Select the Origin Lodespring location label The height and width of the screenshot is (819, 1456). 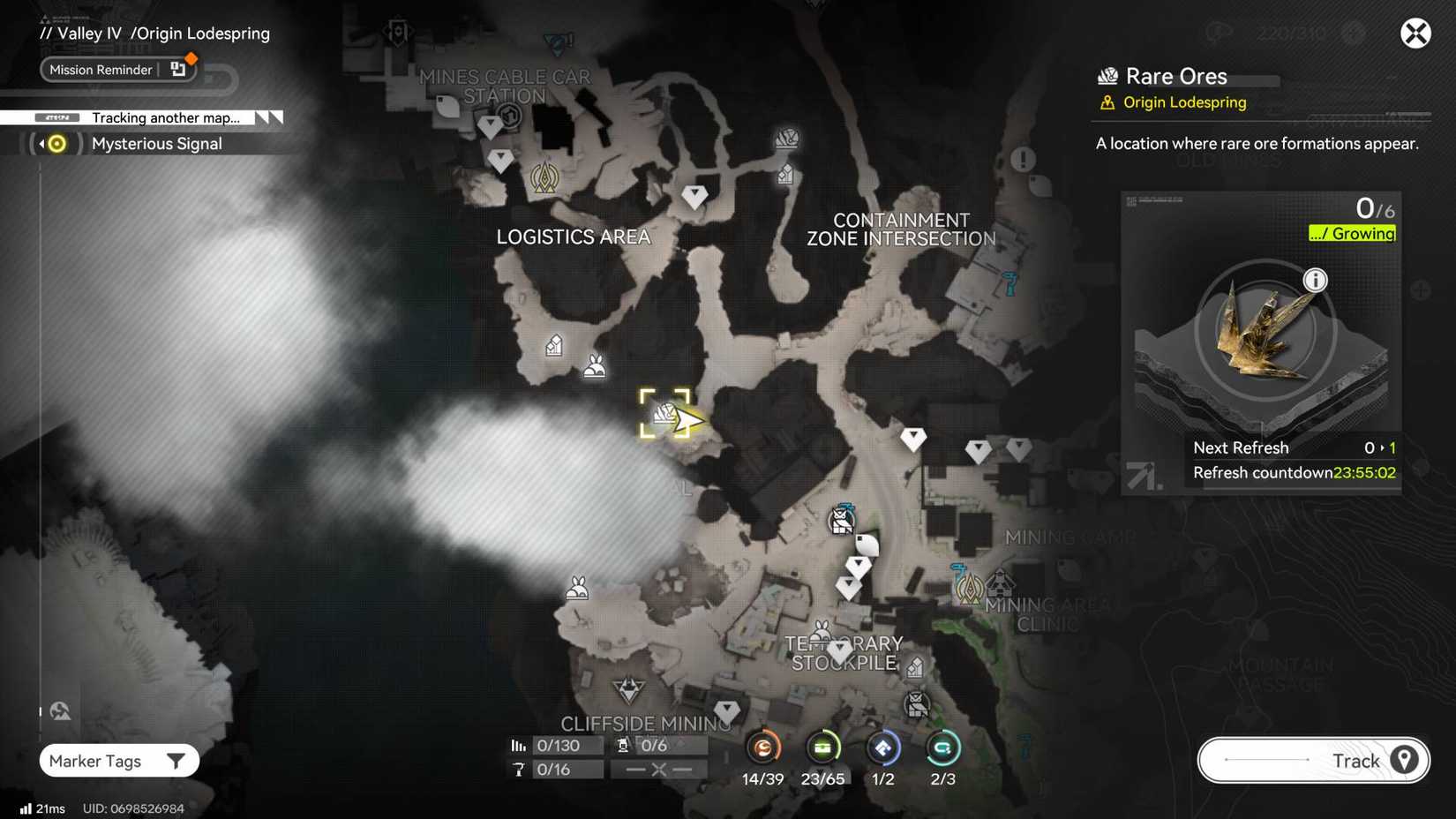coord(1184,101)
